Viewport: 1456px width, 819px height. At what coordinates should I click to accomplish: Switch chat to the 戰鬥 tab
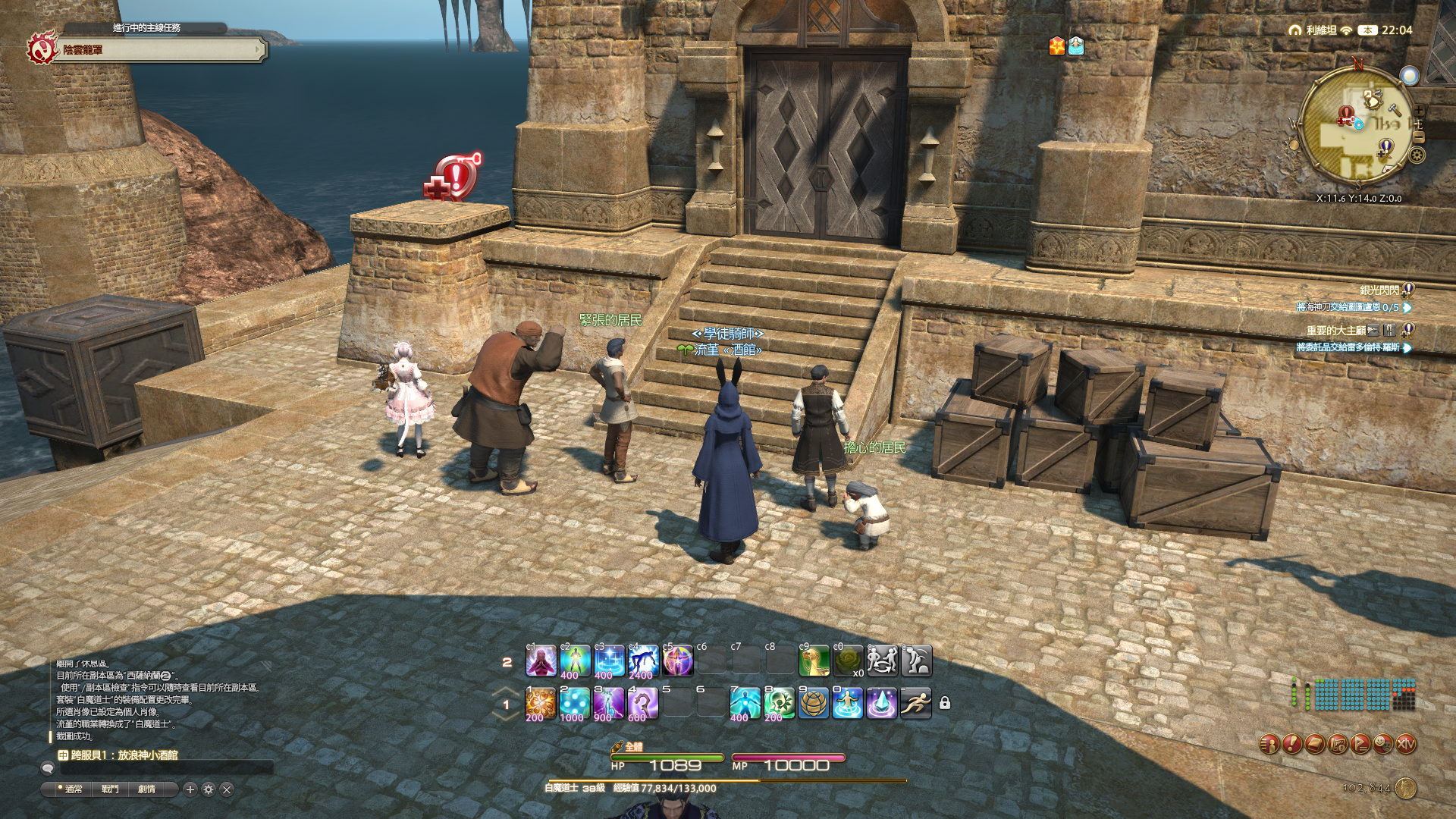click(111, 789)
